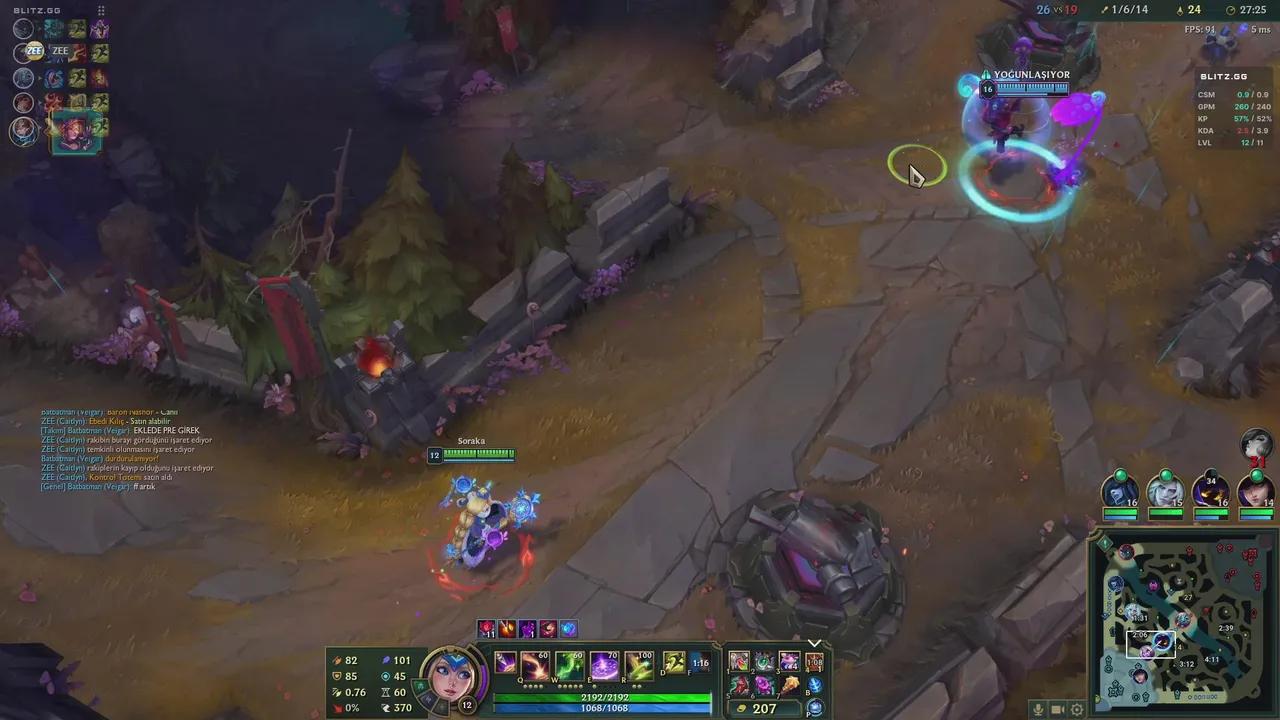Screen dimensions: 1280x720
Task: Click the ward trinket showing 1:08 timer
Action: pyautogui.click(x=813, y=661)
